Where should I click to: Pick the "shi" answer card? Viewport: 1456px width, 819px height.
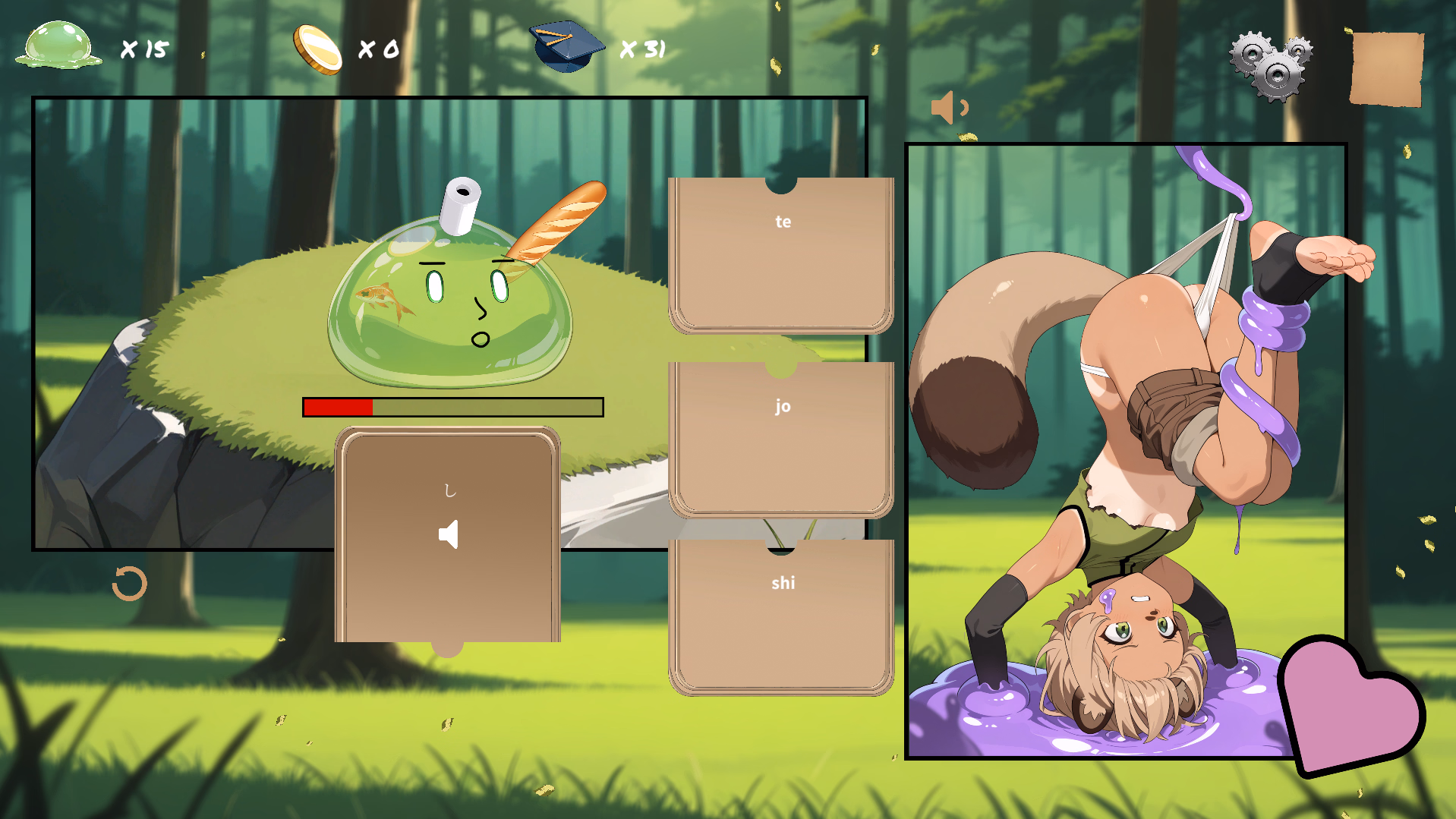(x=781, y=616)
